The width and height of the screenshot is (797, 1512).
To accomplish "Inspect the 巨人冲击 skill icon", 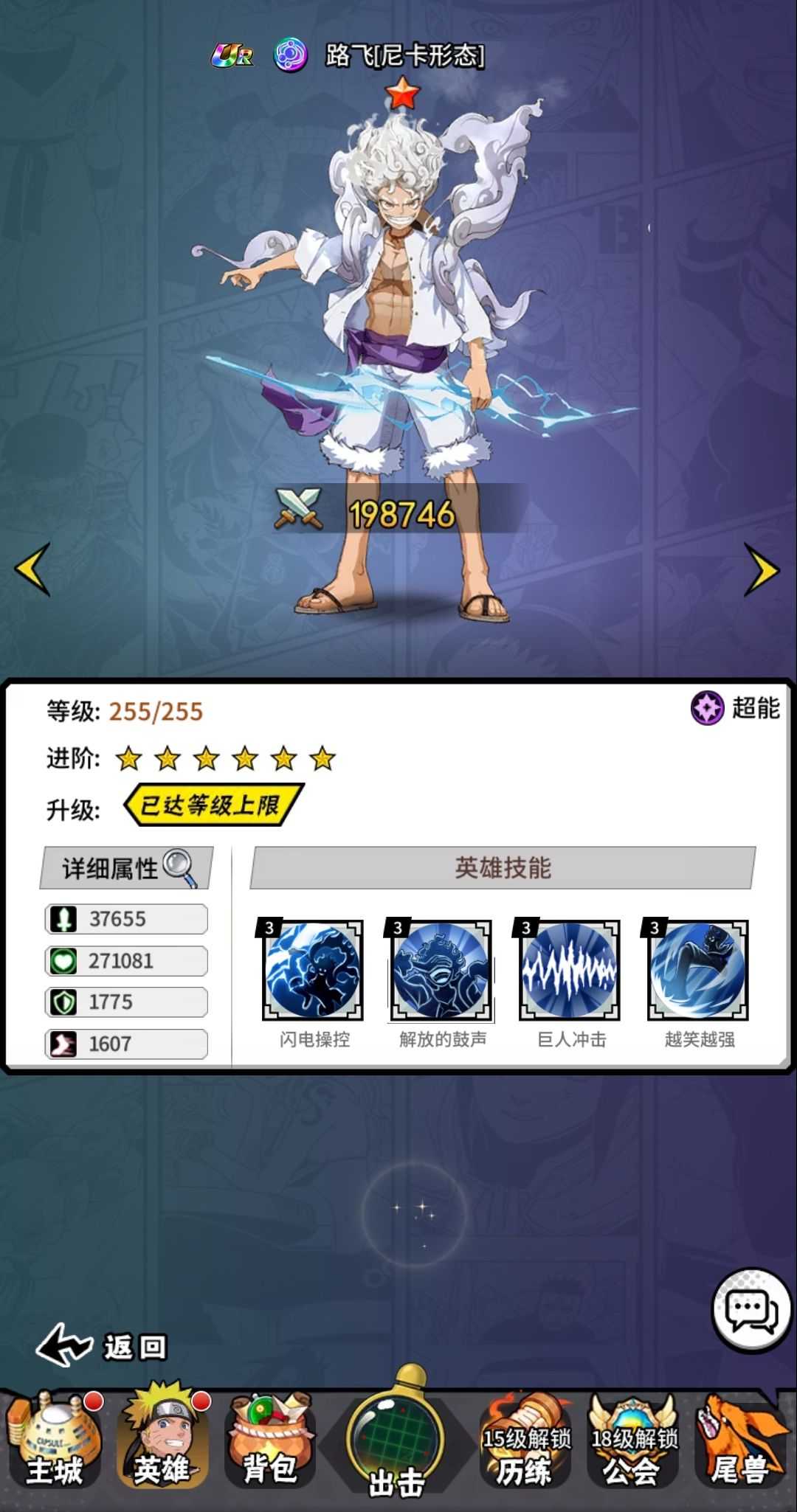I will (570, 970).
